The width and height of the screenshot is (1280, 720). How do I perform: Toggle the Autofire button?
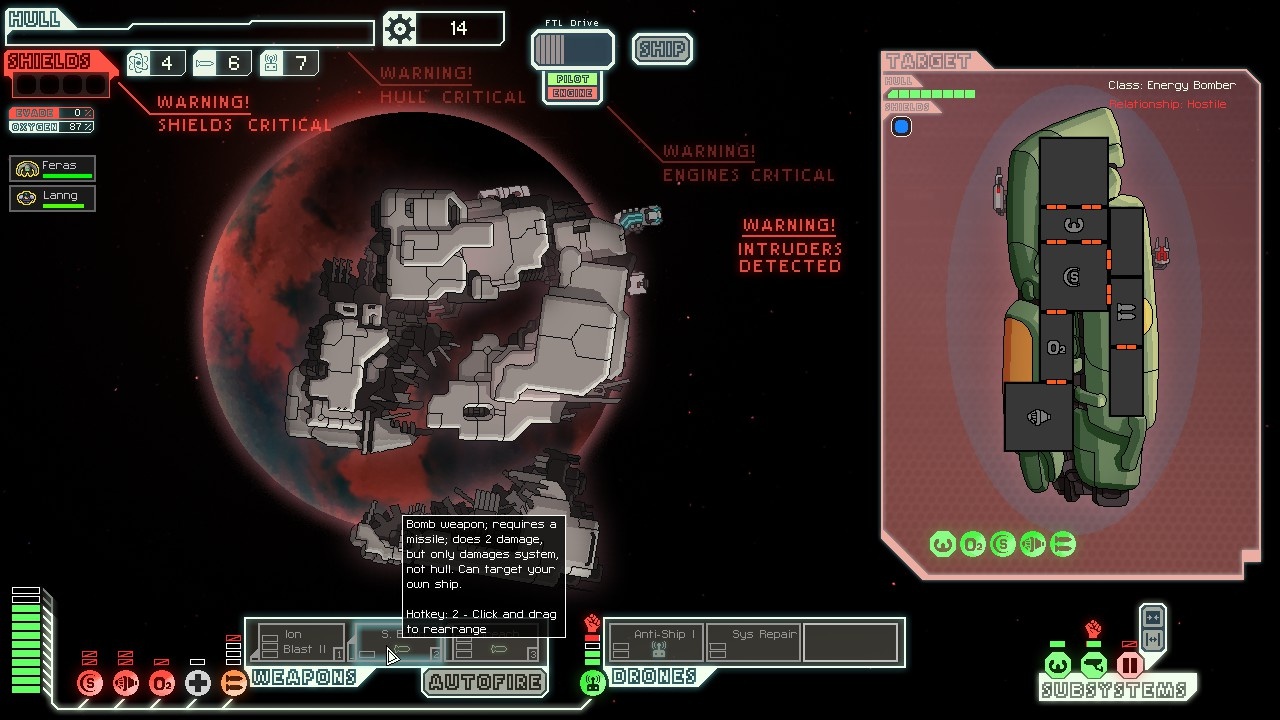pos(485,682)
